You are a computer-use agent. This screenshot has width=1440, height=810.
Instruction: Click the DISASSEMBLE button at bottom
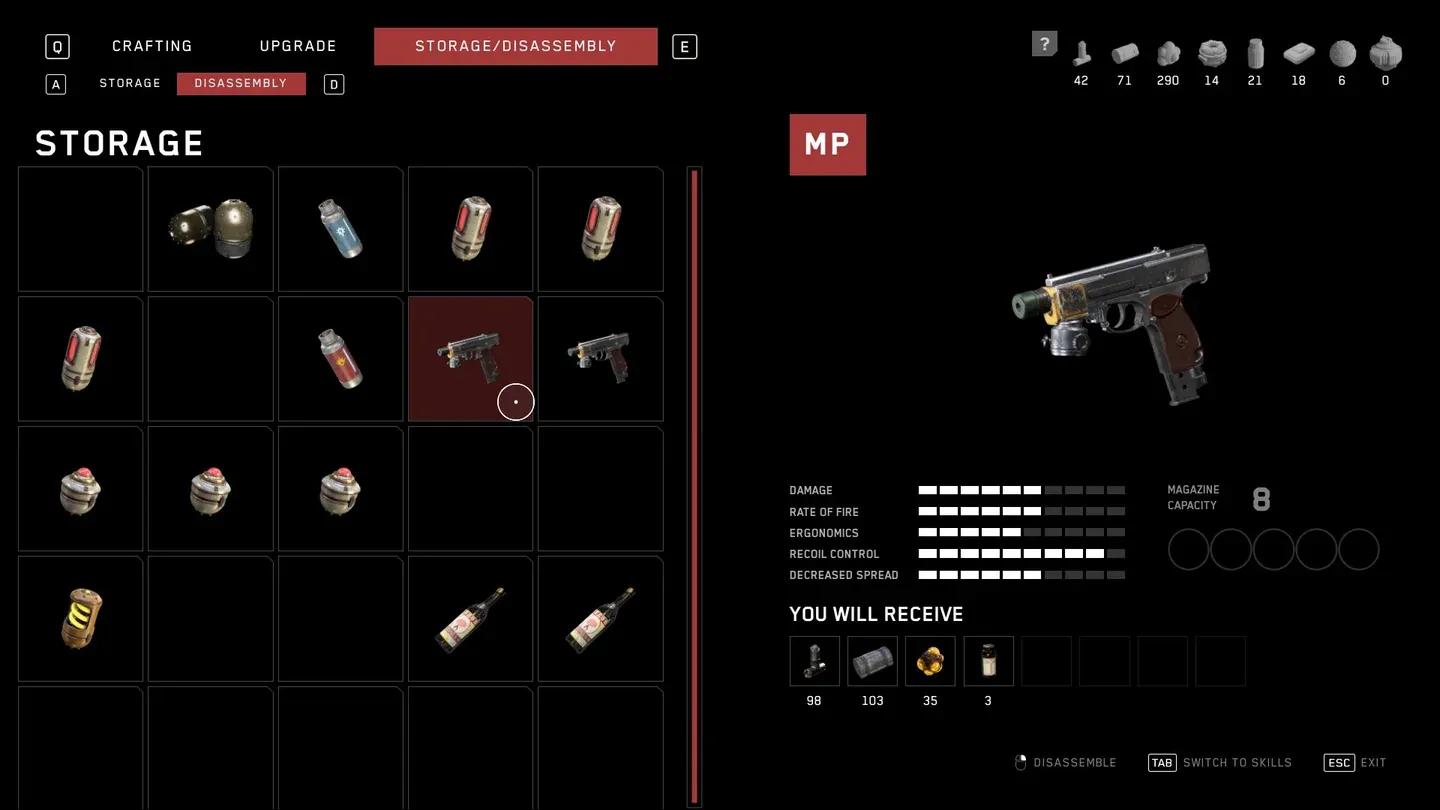[x=1067, y=761]
